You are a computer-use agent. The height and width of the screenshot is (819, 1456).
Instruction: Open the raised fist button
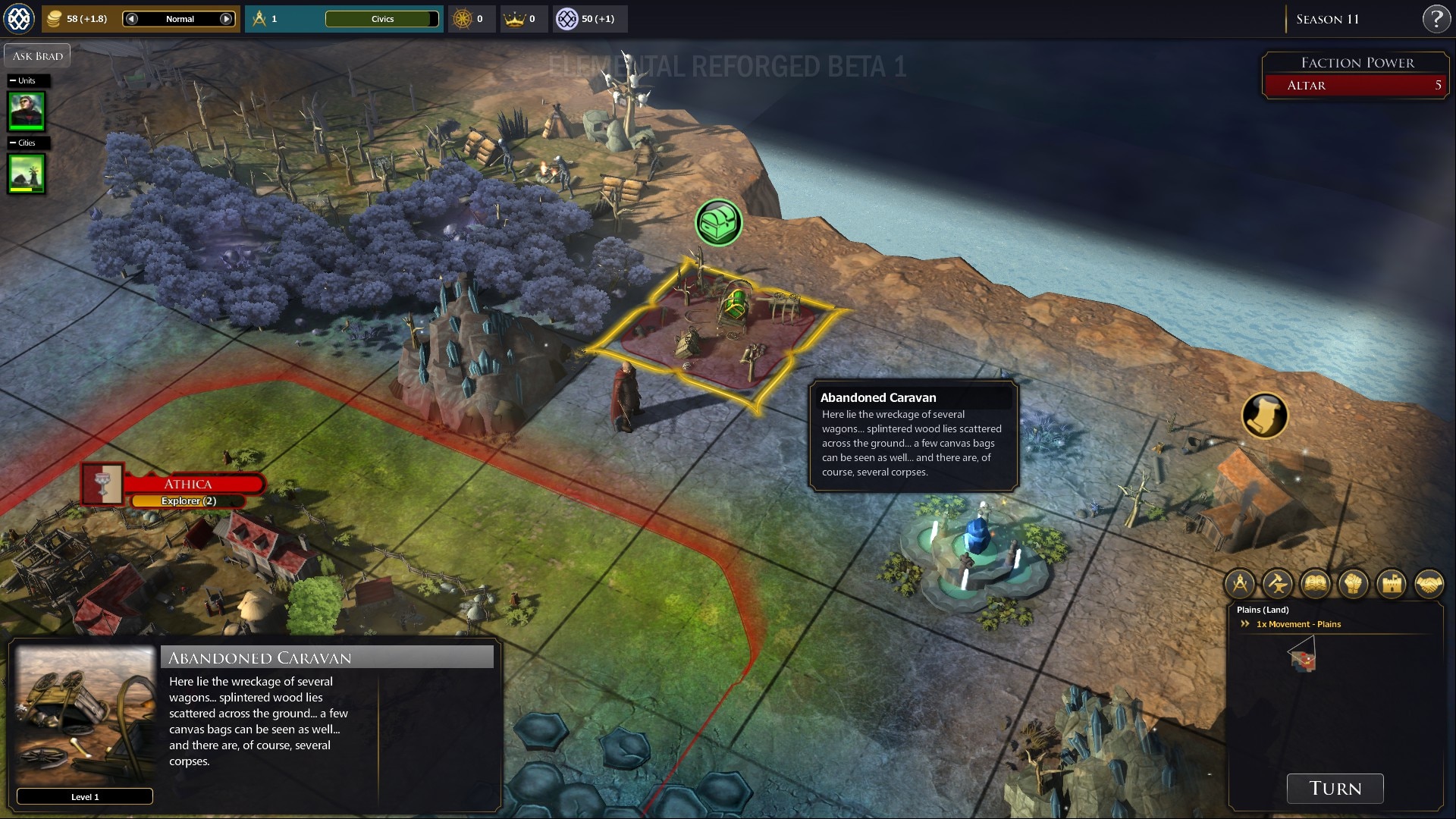[1354, 584]
